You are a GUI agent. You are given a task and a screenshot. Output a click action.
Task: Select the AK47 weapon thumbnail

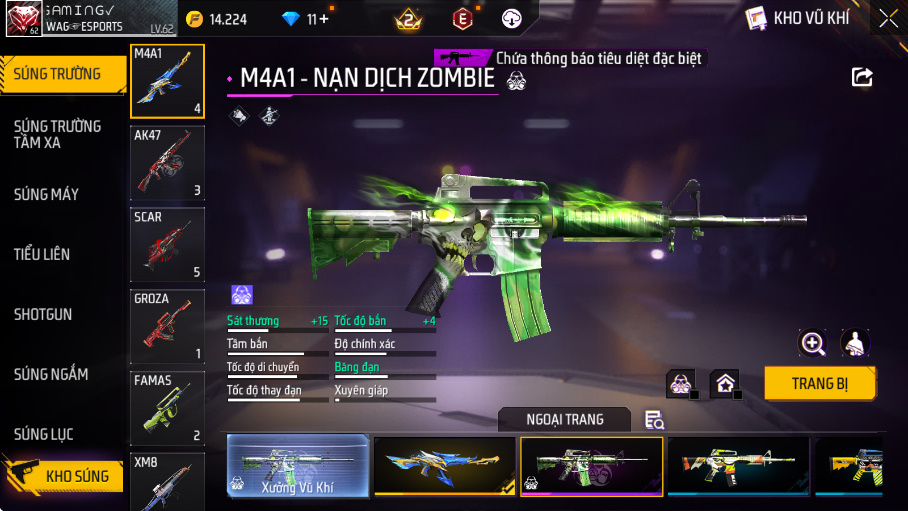[x=168, y=162]
